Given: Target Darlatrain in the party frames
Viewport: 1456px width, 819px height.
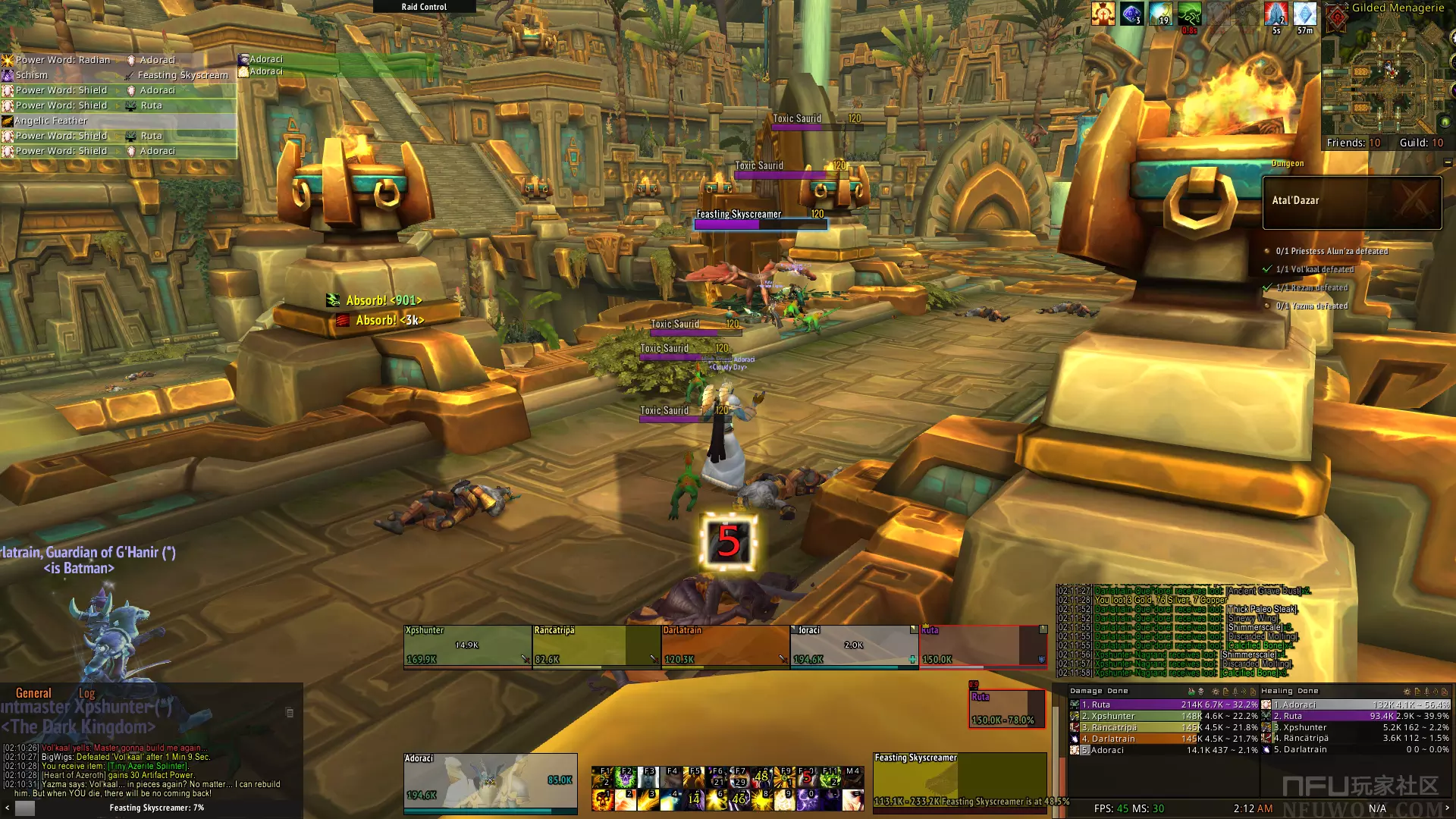Looking at the screenshot, I should 725,645.
